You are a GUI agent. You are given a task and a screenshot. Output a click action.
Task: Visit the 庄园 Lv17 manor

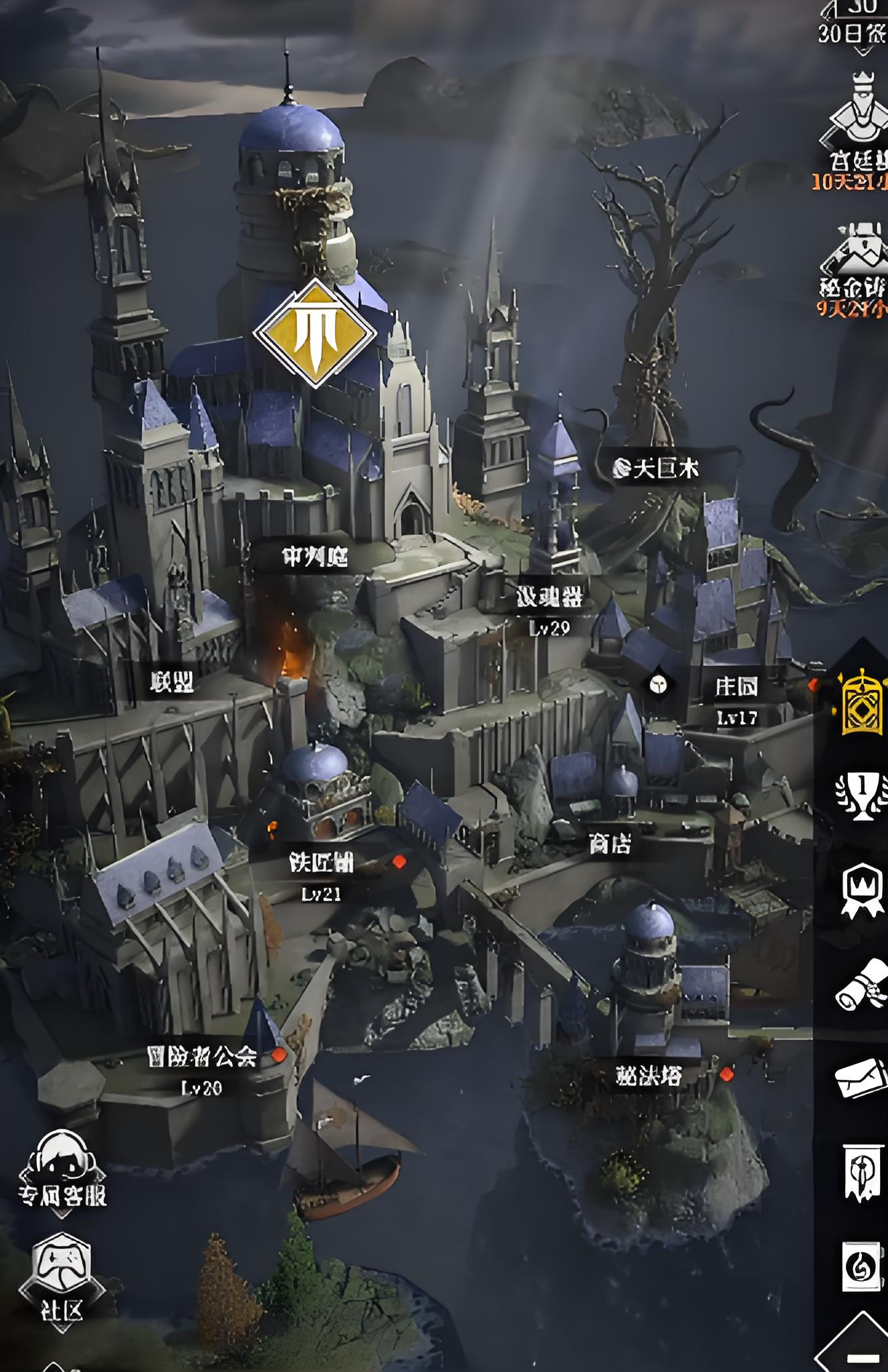click(736, 687)
